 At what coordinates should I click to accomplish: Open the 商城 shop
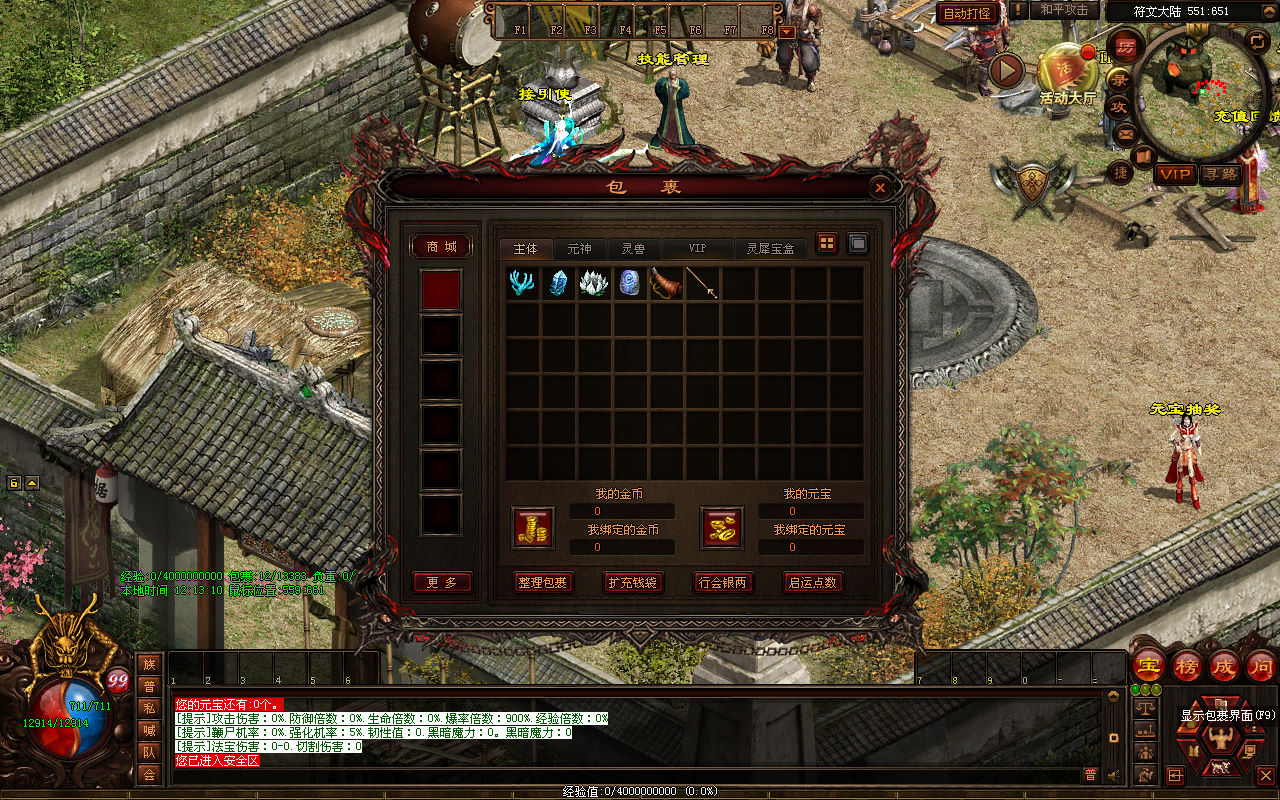click(441, 246)
